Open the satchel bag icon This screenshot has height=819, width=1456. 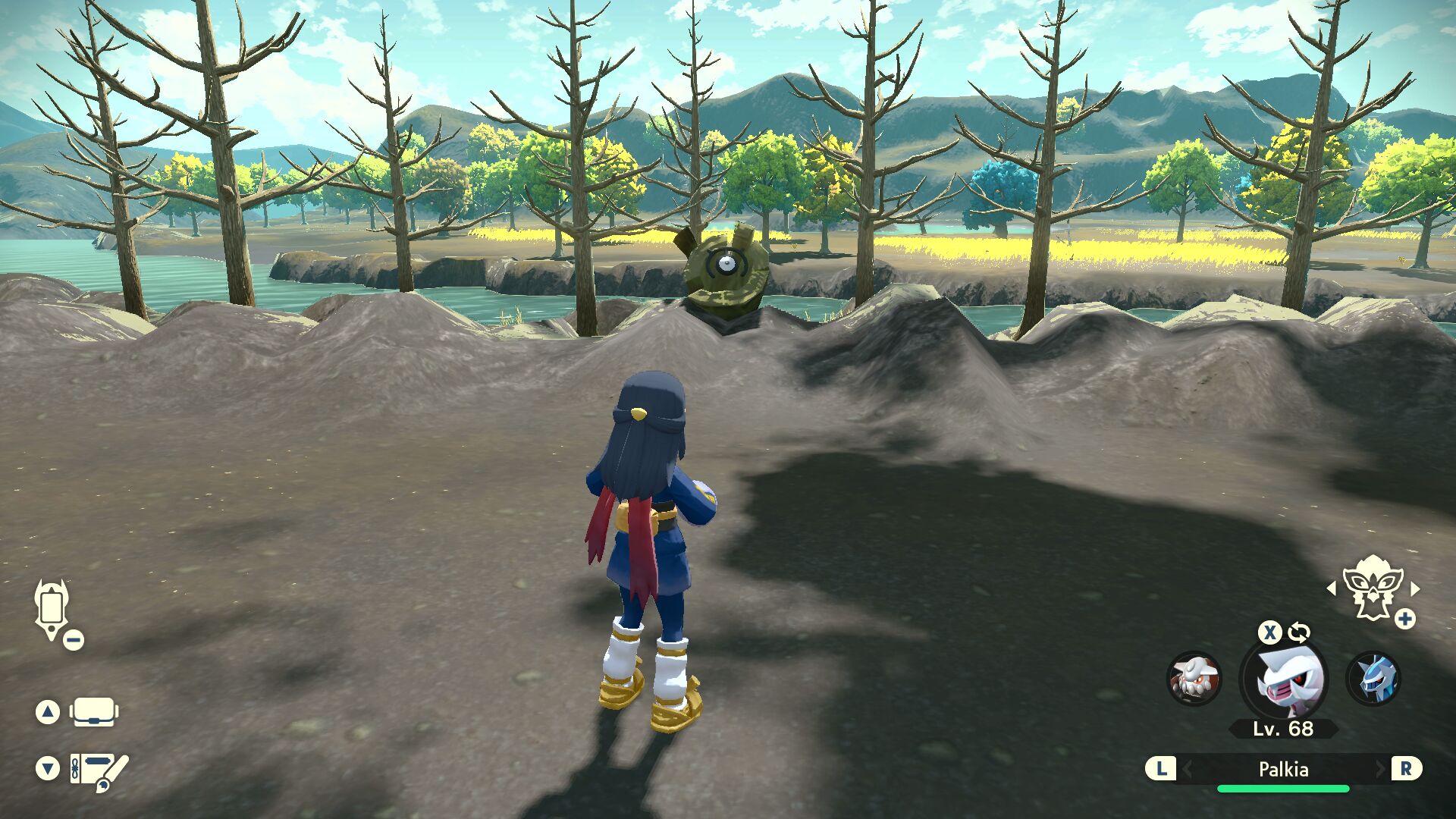pyautogui.click(x=94, y=712)
